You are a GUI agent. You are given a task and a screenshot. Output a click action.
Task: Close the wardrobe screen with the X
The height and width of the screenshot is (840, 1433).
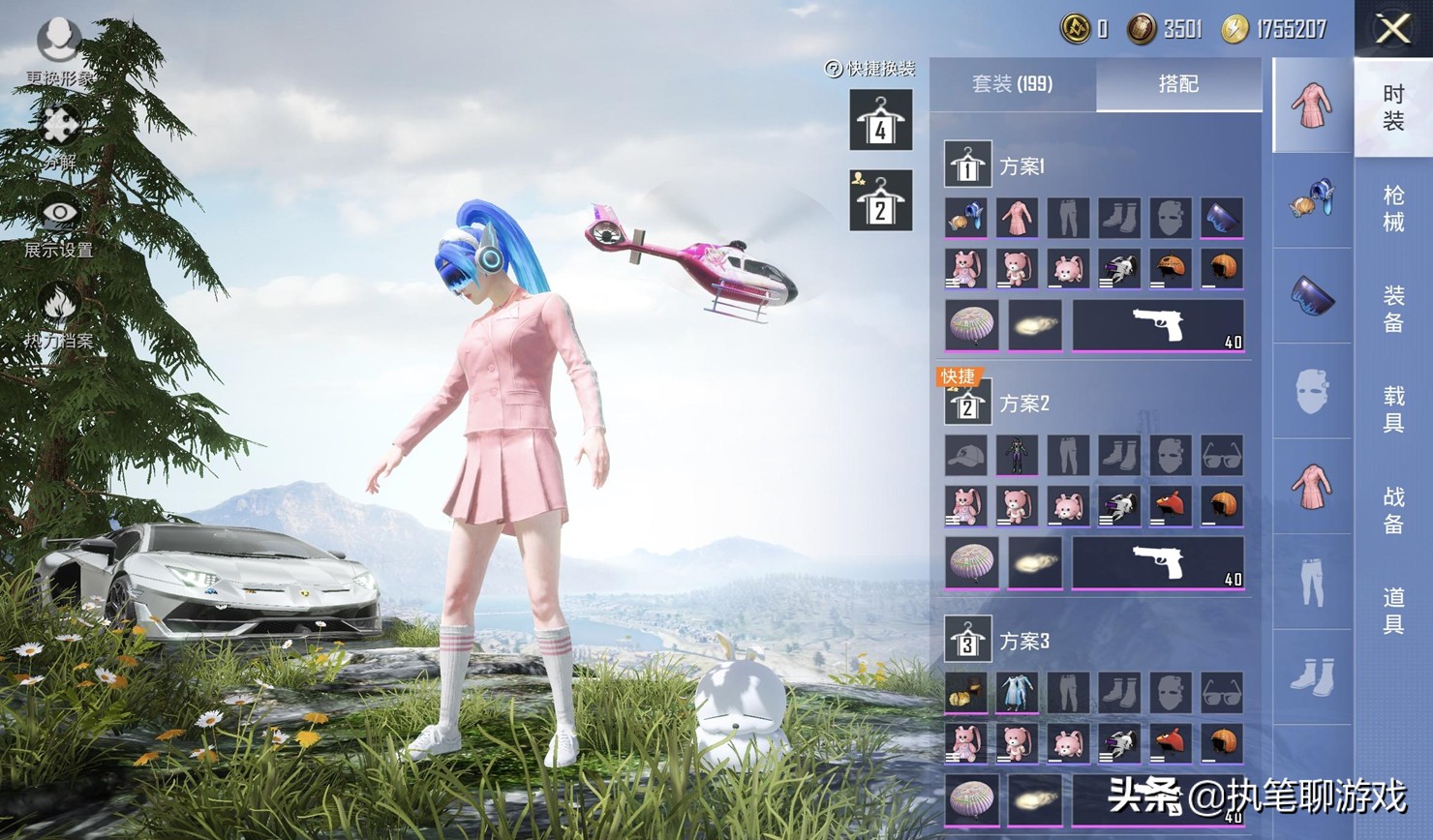1392,29
